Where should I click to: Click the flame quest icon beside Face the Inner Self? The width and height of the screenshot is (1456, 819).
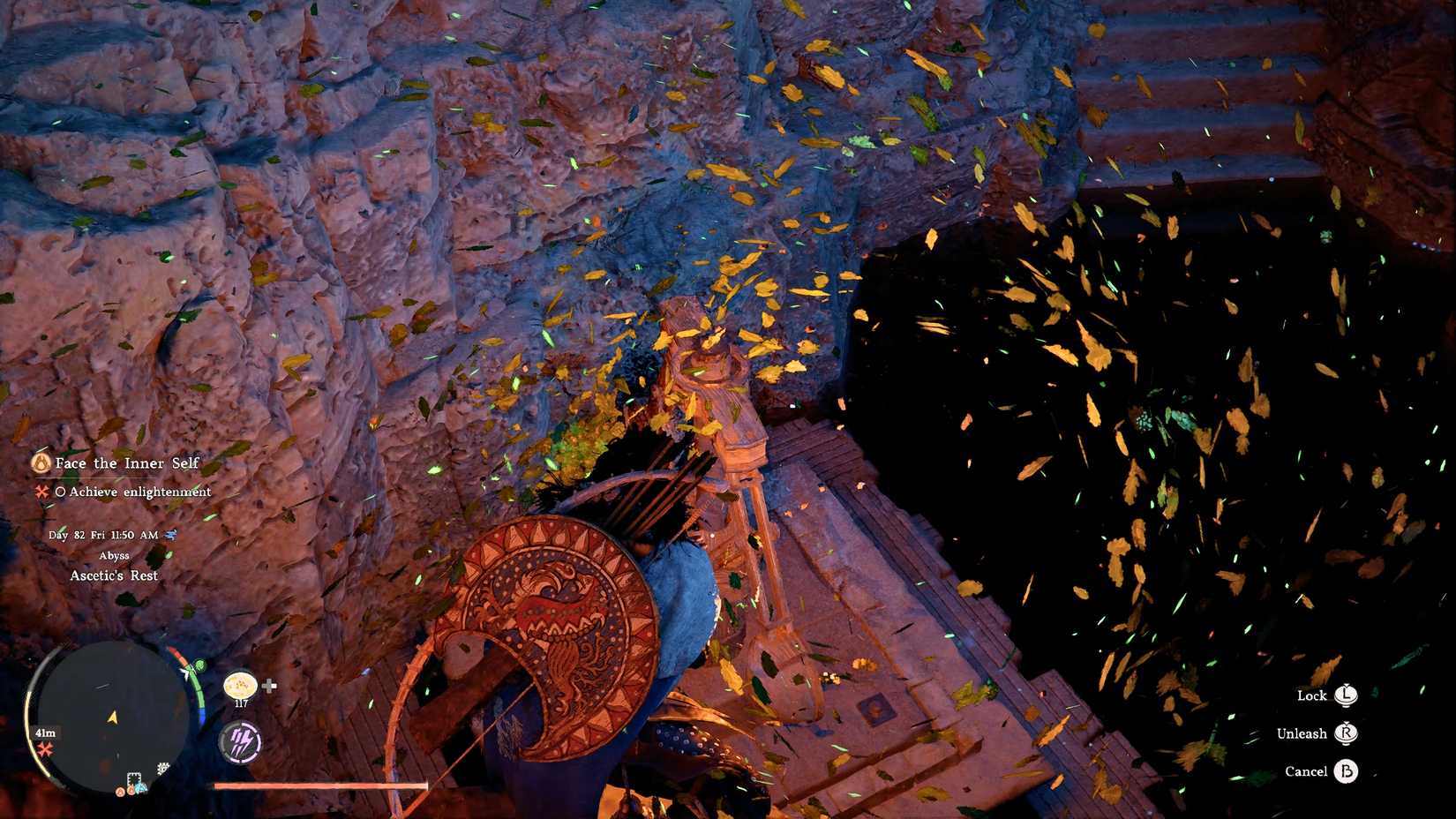tap(42, 463)
